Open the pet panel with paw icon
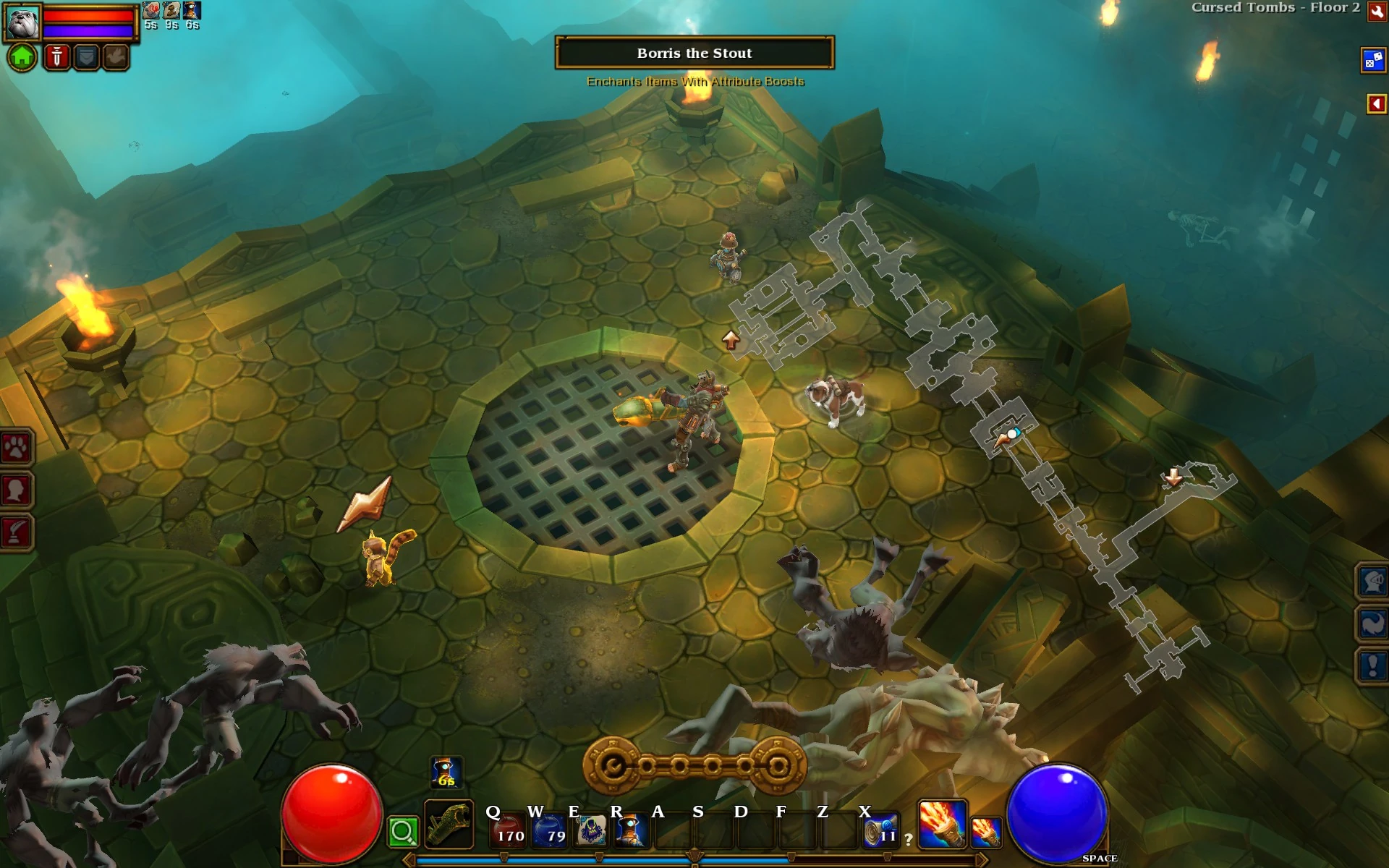The image size is (1389, 868). coord(16,448)
